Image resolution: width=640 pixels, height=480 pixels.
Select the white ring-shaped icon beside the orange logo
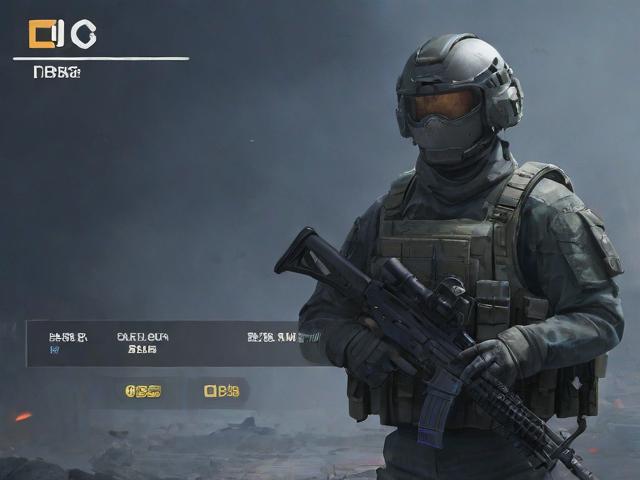click(x=84, y=35)
